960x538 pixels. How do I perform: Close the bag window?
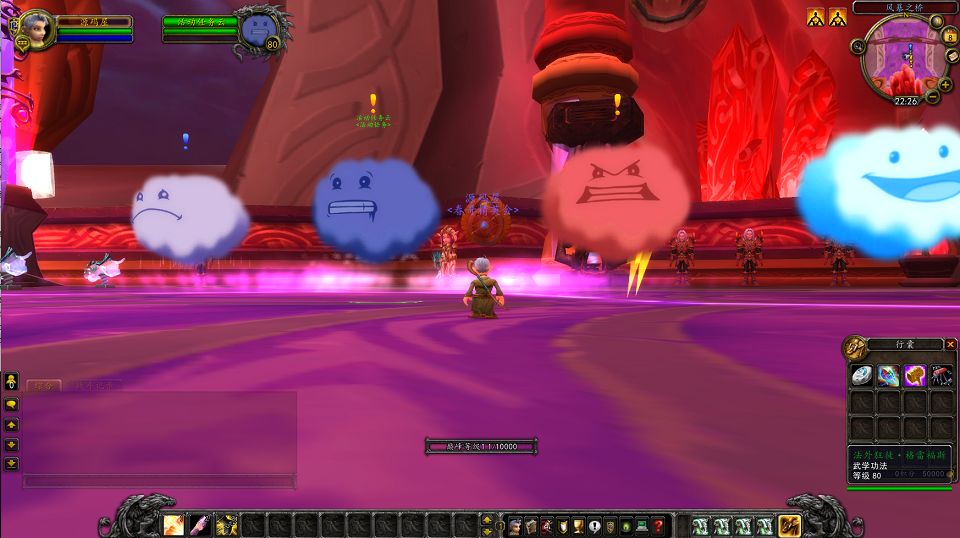click(950, 344)
